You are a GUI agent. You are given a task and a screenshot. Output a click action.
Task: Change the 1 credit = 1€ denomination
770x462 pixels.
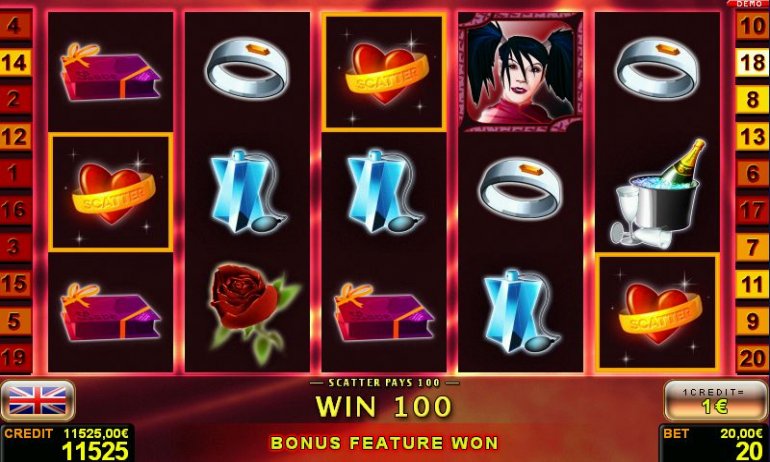tap(714, 401)
